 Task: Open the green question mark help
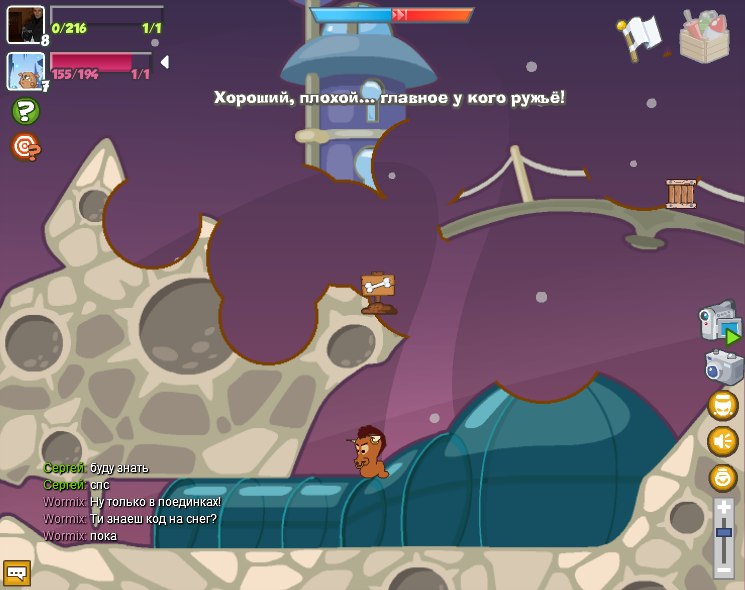[26, 111]
